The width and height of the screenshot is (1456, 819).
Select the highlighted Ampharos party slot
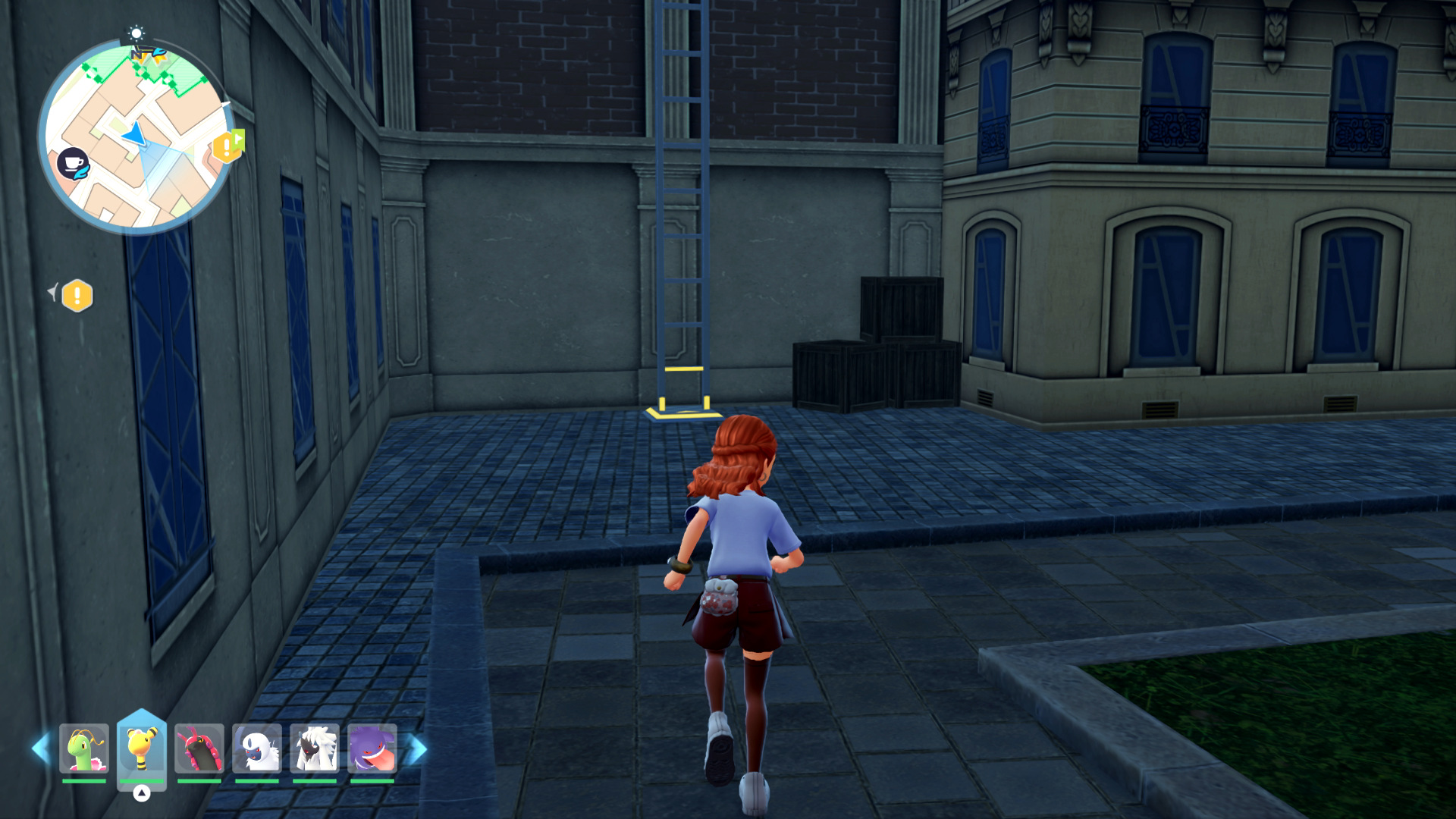142,748
